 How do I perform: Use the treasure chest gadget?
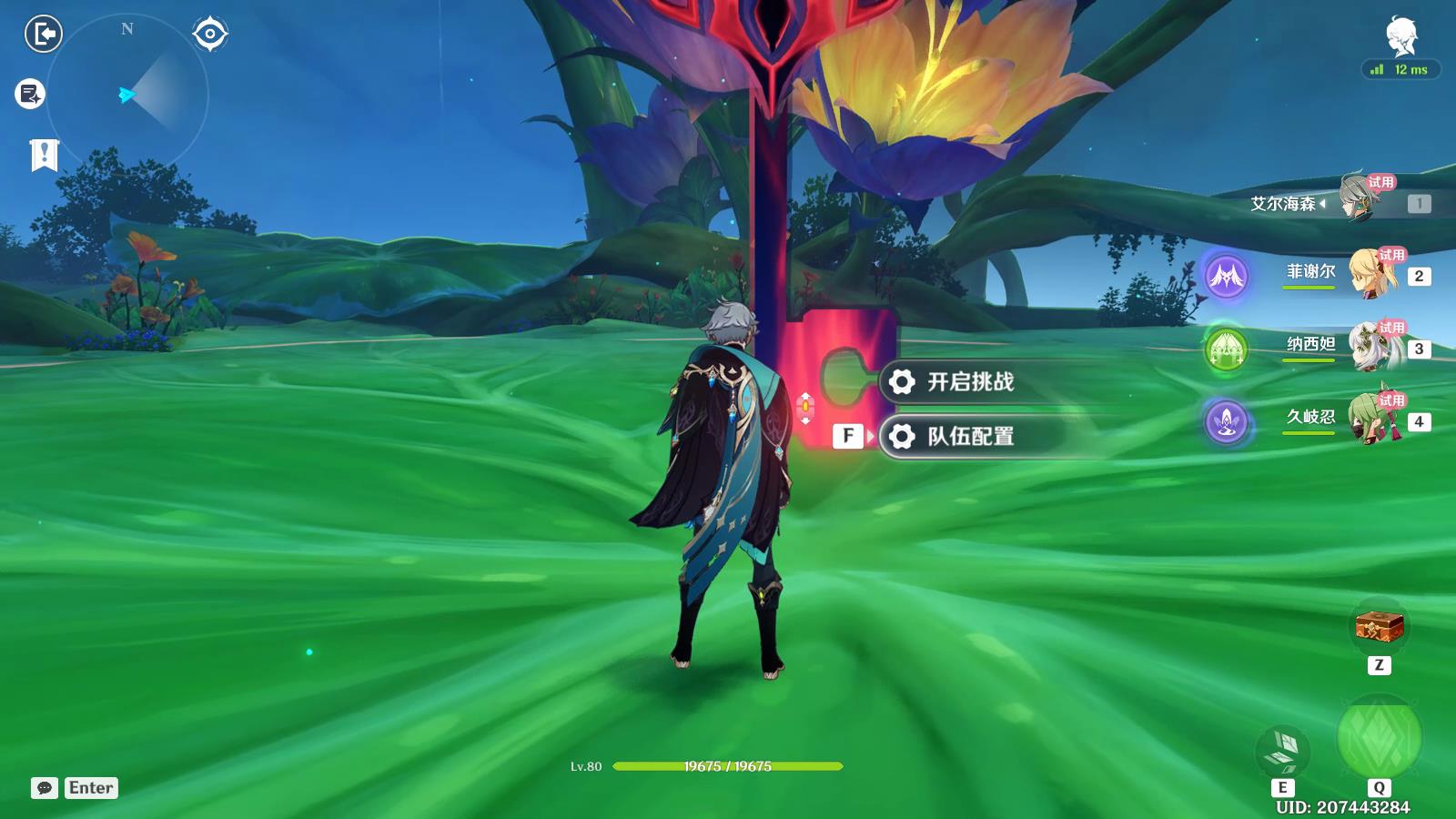pyautogui.click(x=1379, y=626)
